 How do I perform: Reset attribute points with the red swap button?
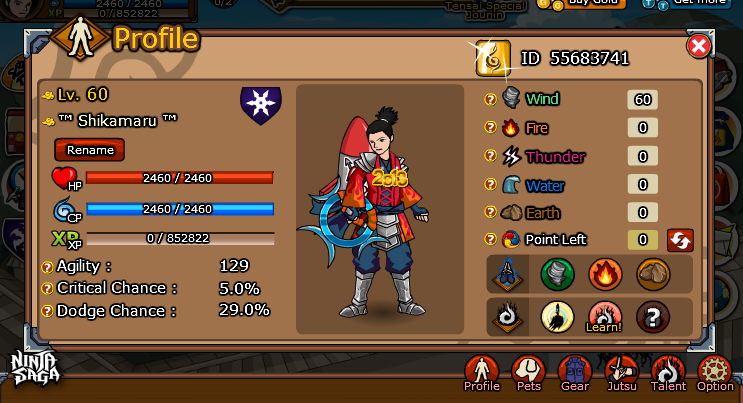pyautogui.click(x=680, y=240)
